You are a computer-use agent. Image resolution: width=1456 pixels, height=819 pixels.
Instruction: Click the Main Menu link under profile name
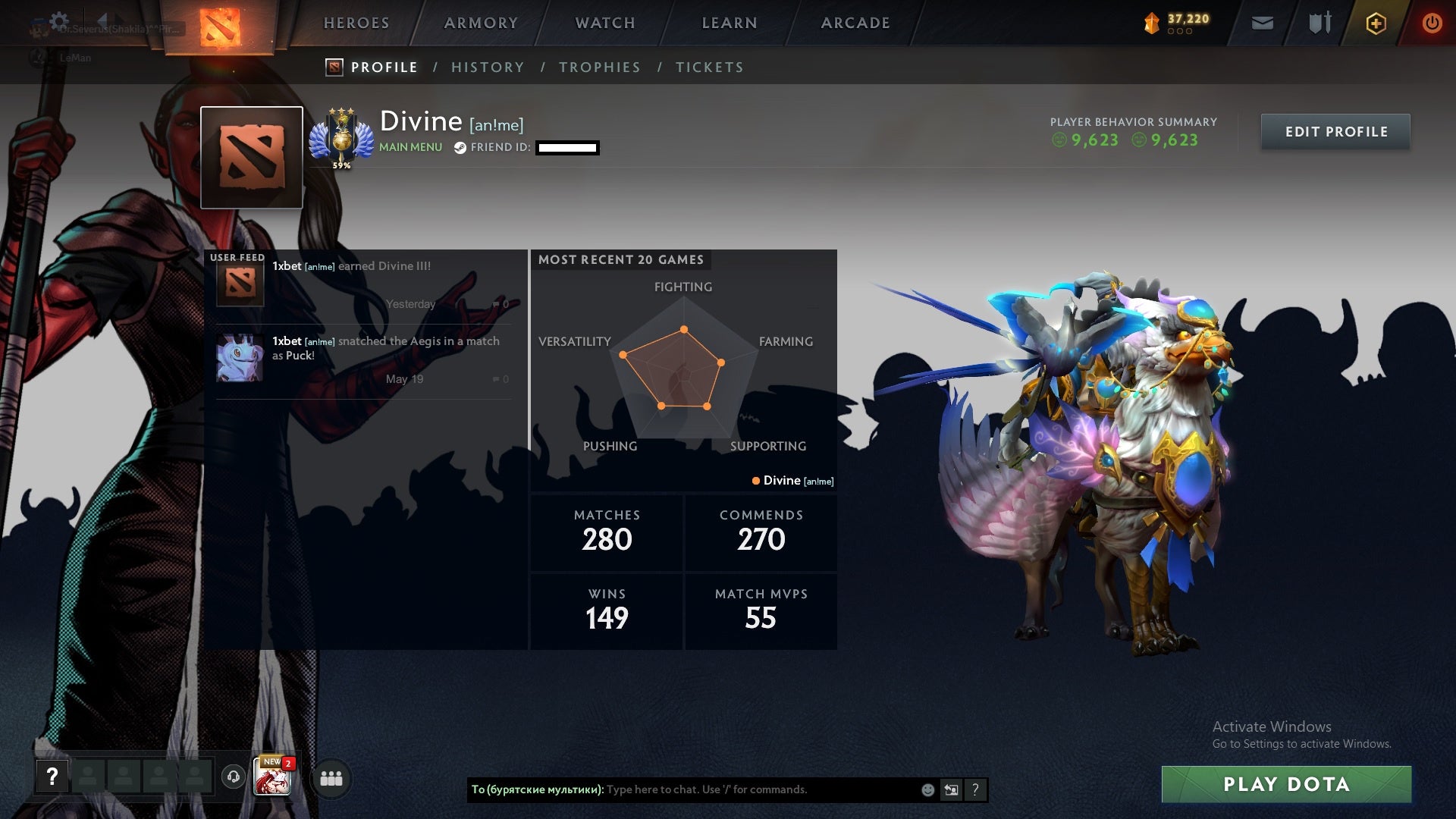pyautogui.click(x=410, y=147)
